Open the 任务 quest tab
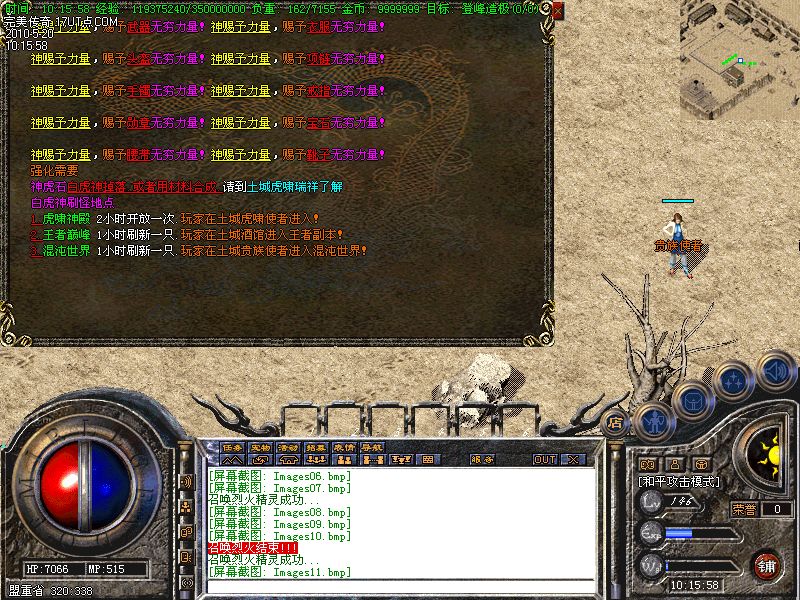Screen dimensions: 800x600 (x=233, y=447)
